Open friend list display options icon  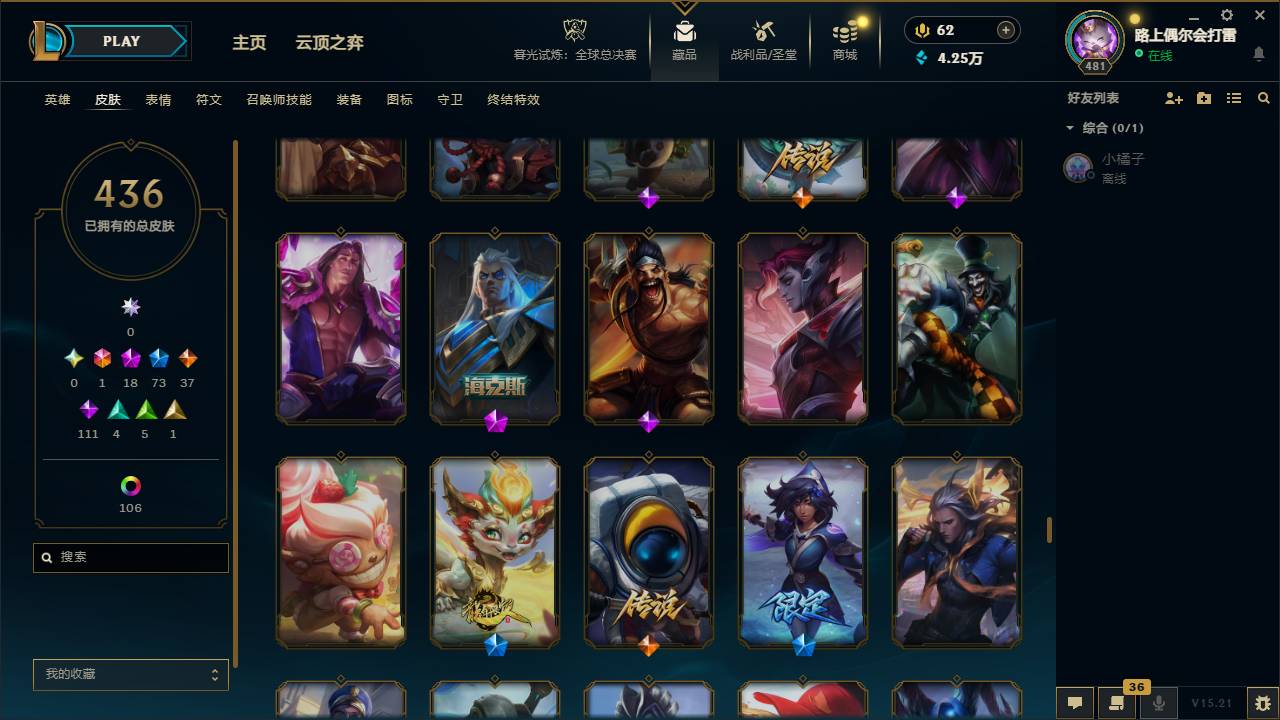coord(1233,97)
